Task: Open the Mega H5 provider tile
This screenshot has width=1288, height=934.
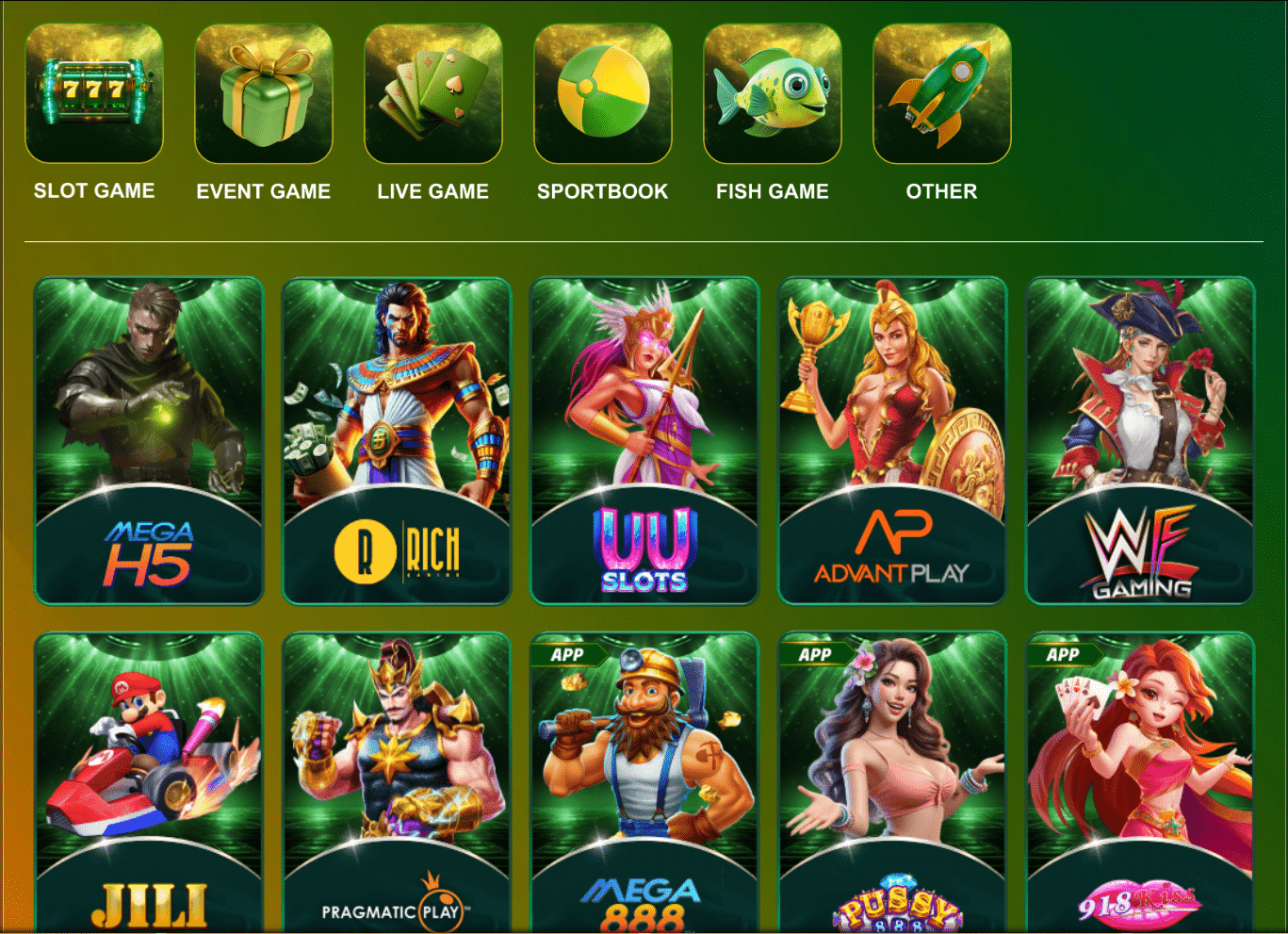Action: click(x=148, y=439)
